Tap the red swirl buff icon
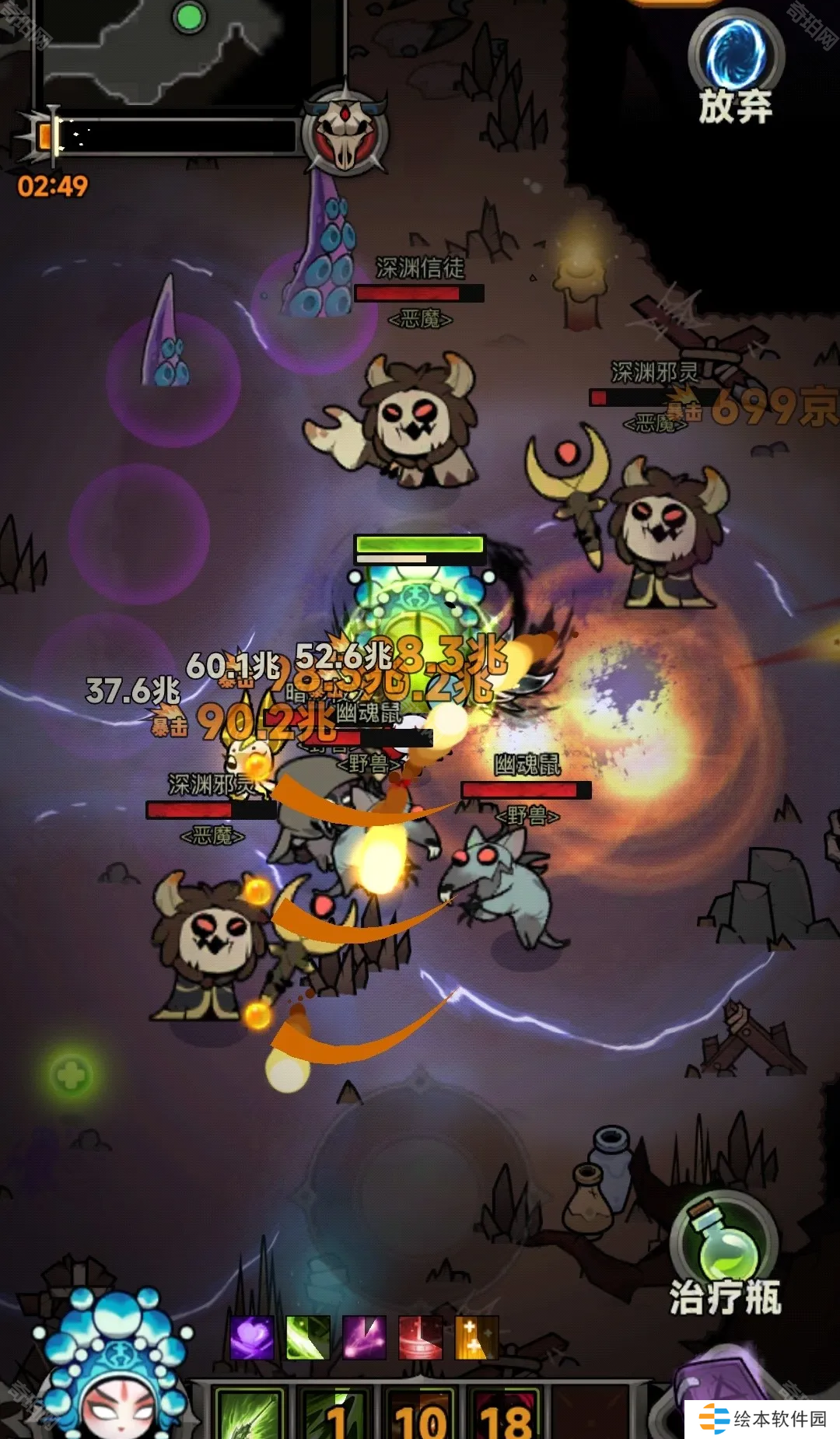840x1439 pixels. tap(420, 1338)
